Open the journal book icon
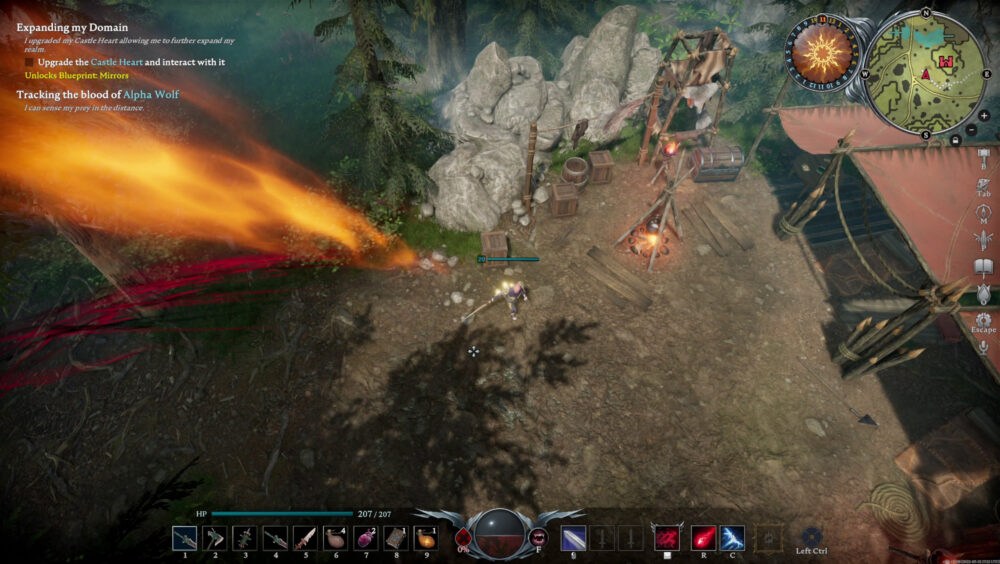The image size is (1000, 564). [983, 267]
